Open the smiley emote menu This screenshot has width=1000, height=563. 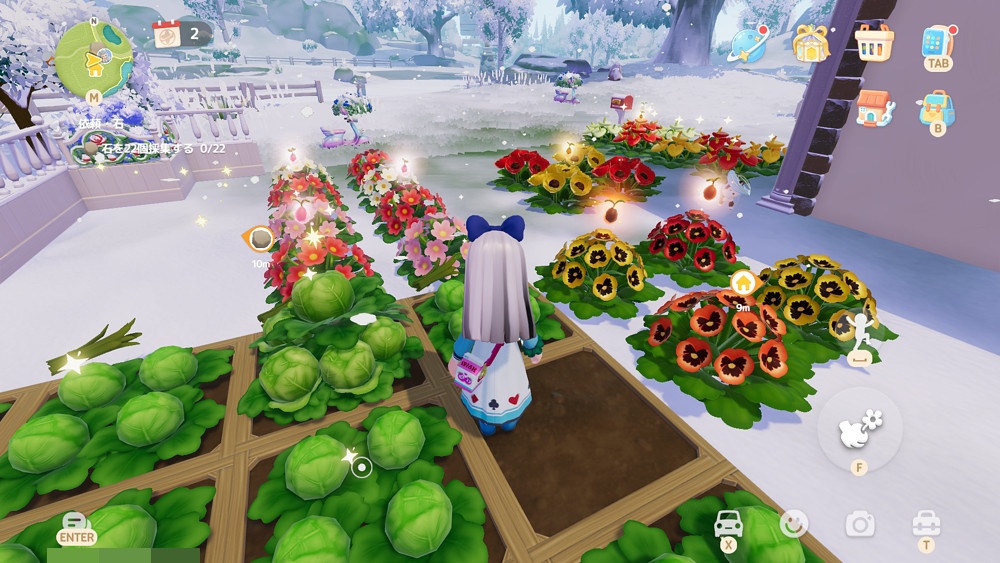coord(794,523)
